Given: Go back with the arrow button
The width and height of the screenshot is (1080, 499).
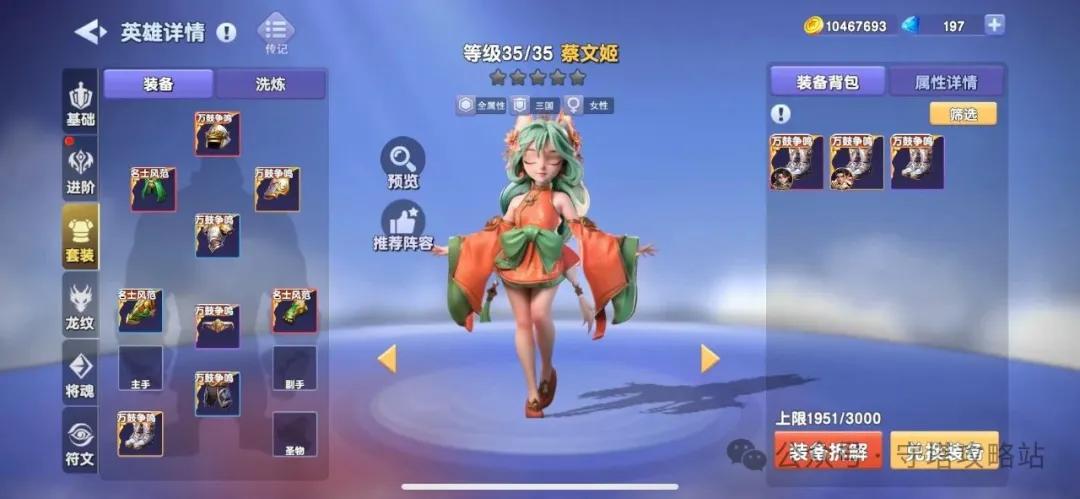Looking at the screenshot, I should point(90,32).
